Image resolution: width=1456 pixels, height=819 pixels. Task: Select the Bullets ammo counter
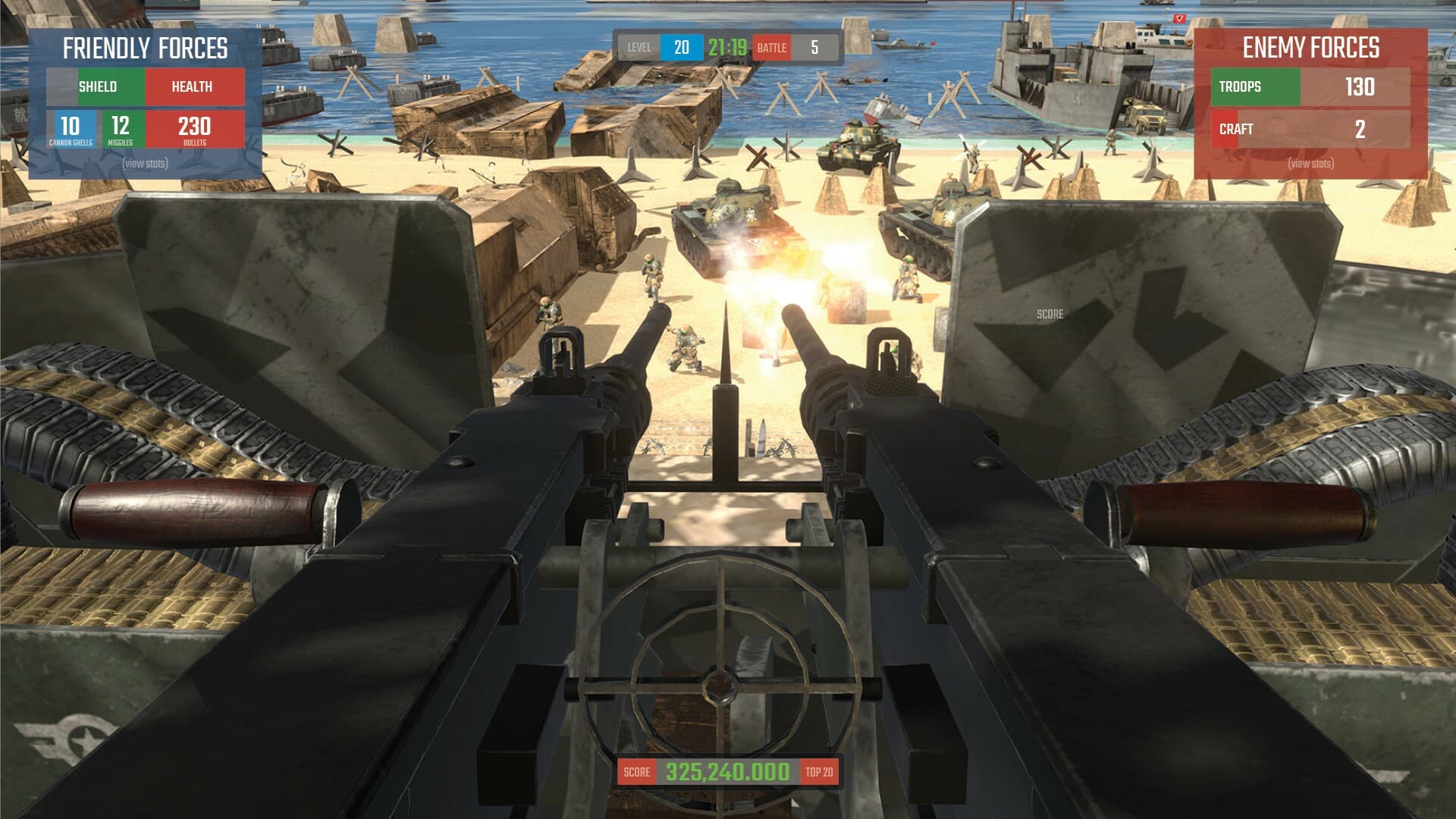pos(192,129)
